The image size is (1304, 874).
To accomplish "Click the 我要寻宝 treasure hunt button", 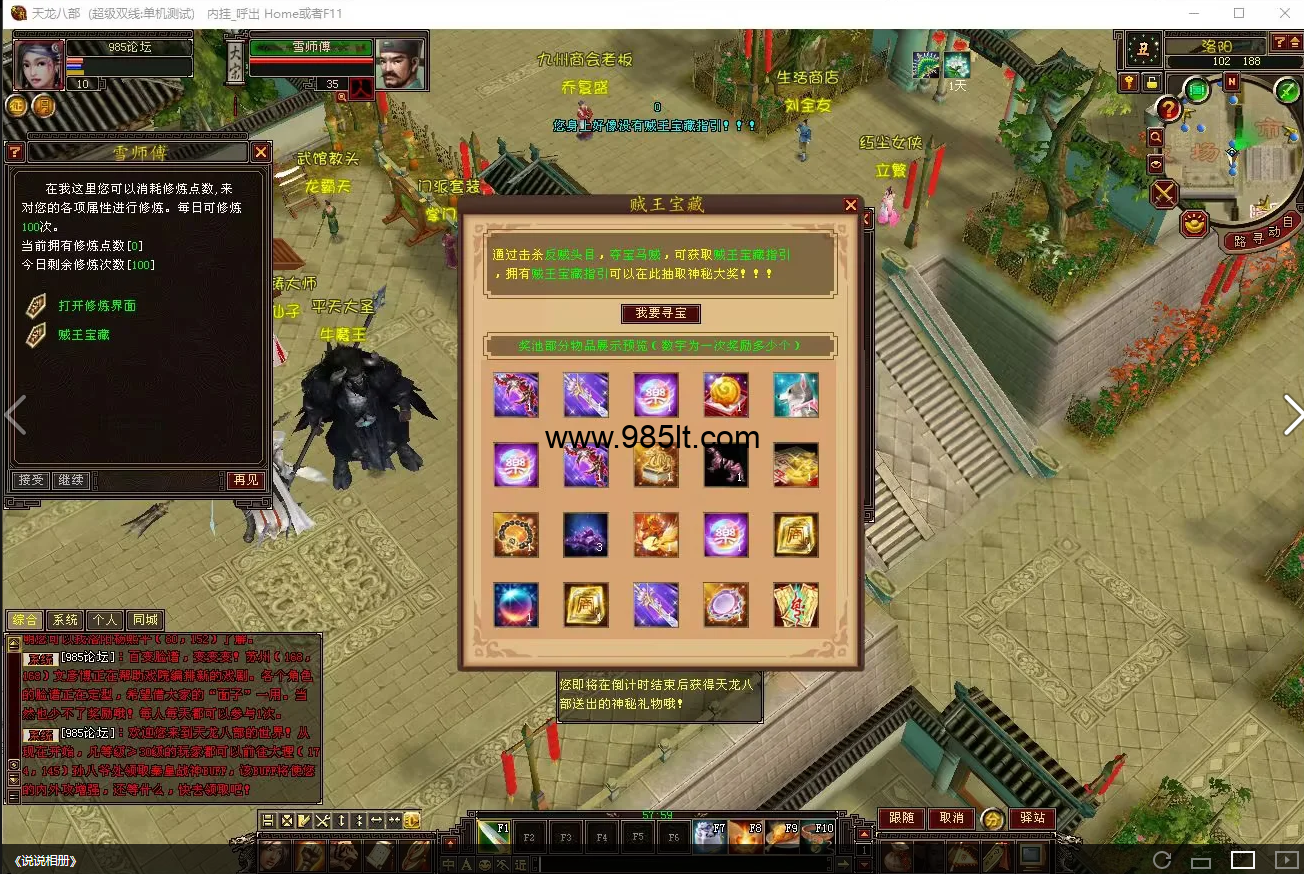I will pyautogui.click(x=660, y=313).
